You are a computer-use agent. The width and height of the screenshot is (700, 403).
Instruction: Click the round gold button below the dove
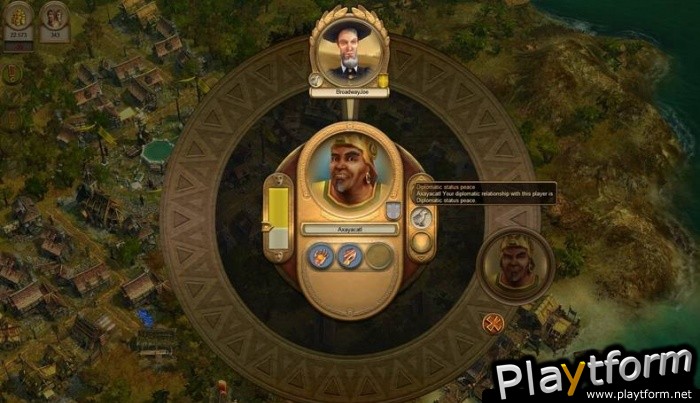pyautogui.click(x=421, y=243)
